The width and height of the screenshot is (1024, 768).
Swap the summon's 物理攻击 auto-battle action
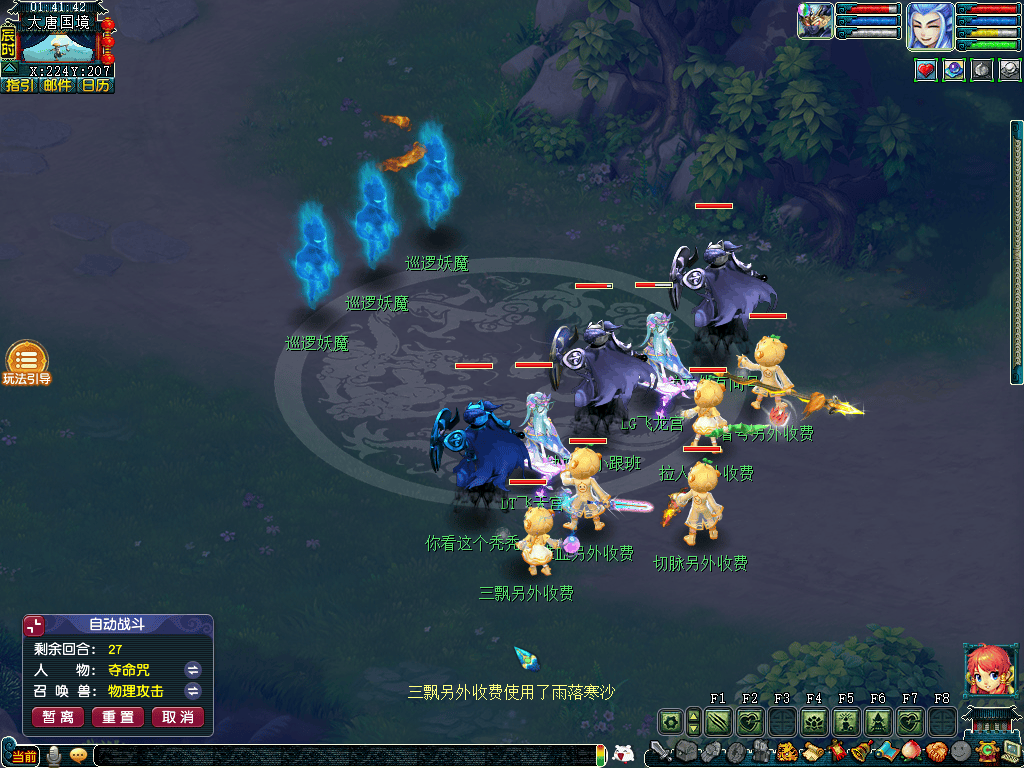[x=193, y=691]
